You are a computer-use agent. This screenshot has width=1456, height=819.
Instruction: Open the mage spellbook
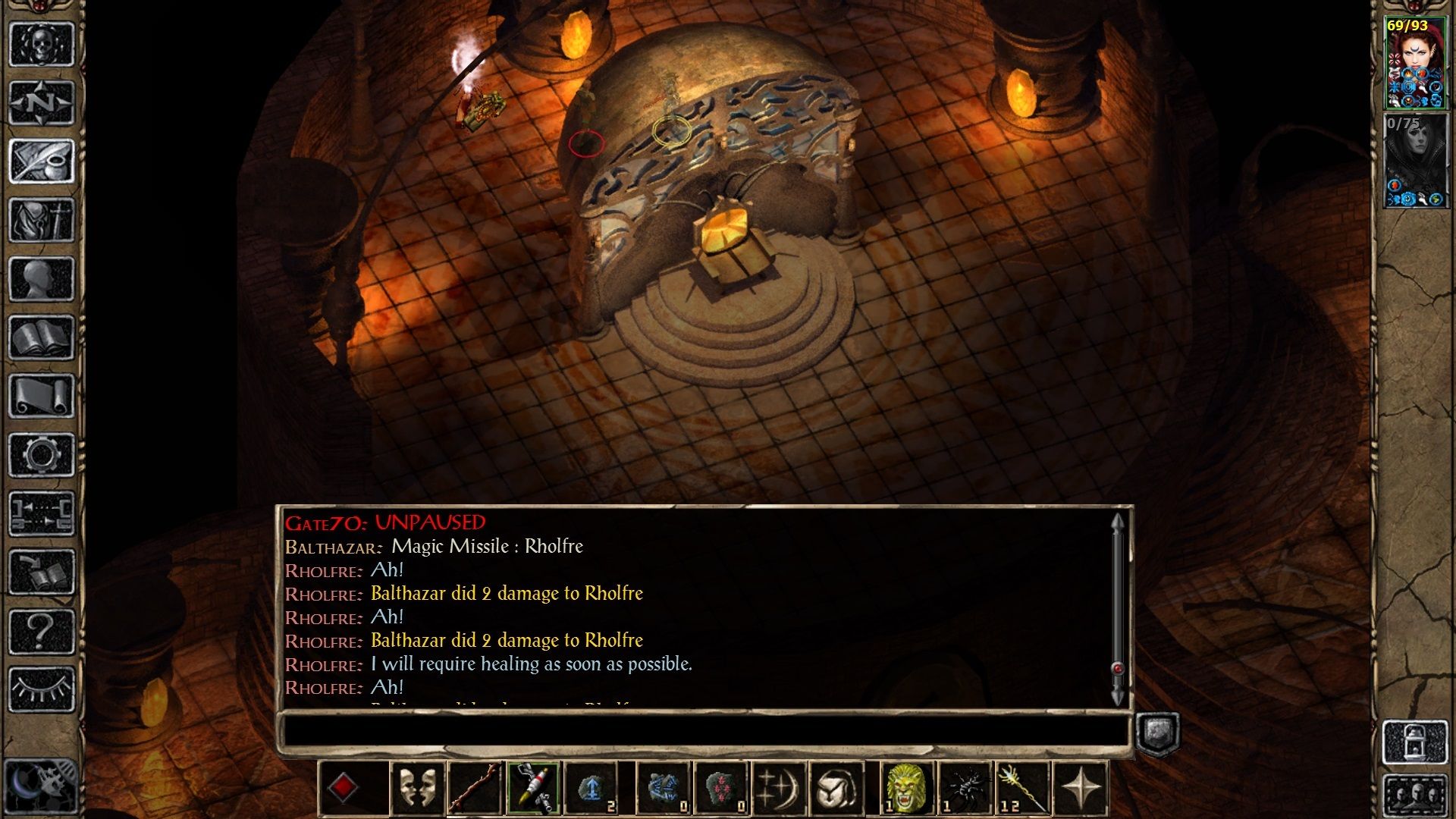pyautogui.click(x=41, y=337)
